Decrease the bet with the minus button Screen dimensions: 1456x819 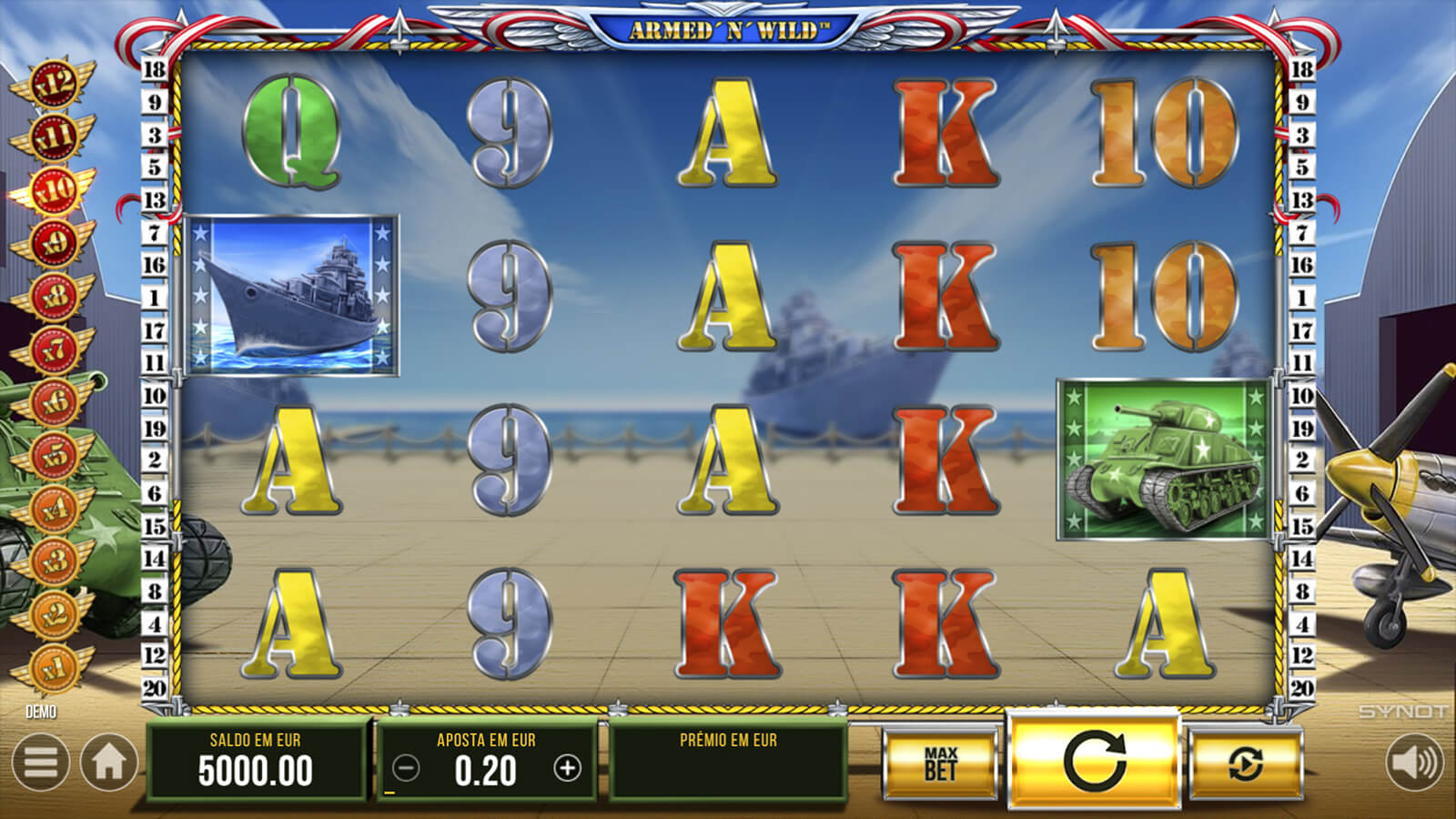[x=406, y=769]
